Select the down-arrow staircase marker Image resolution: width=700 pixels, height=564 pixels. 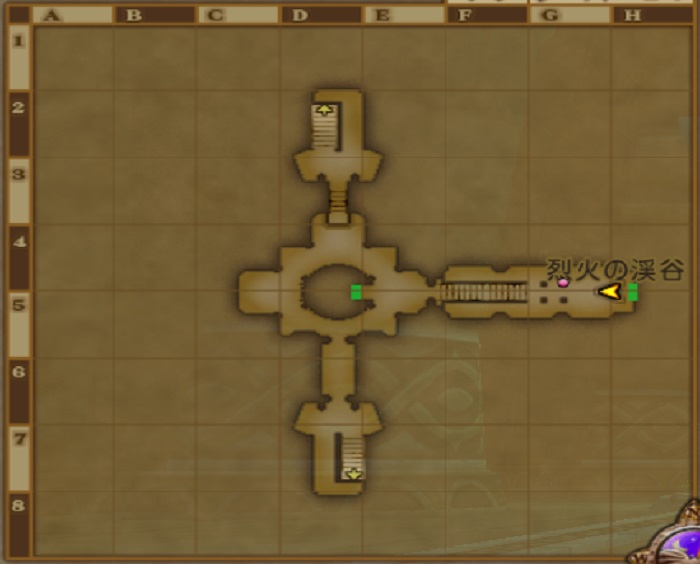[352, 474]
